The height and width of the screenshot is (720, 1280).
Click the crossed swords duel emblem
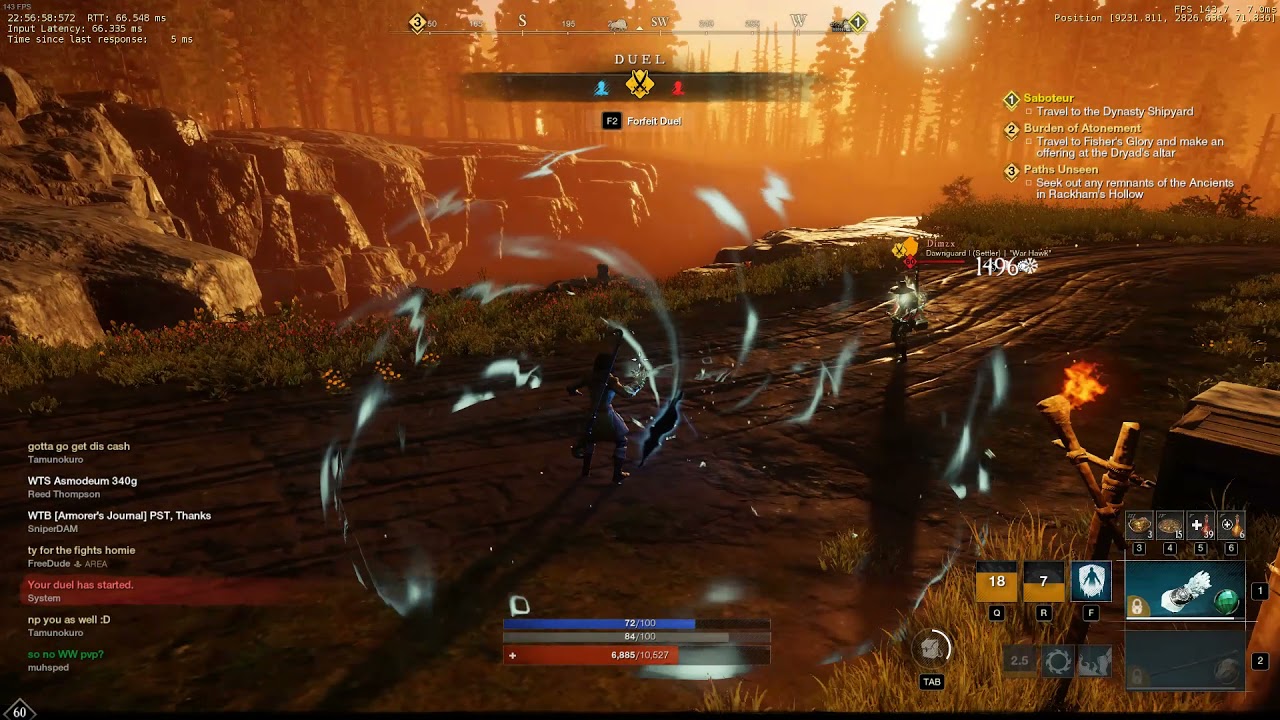(x=640, y=85)
